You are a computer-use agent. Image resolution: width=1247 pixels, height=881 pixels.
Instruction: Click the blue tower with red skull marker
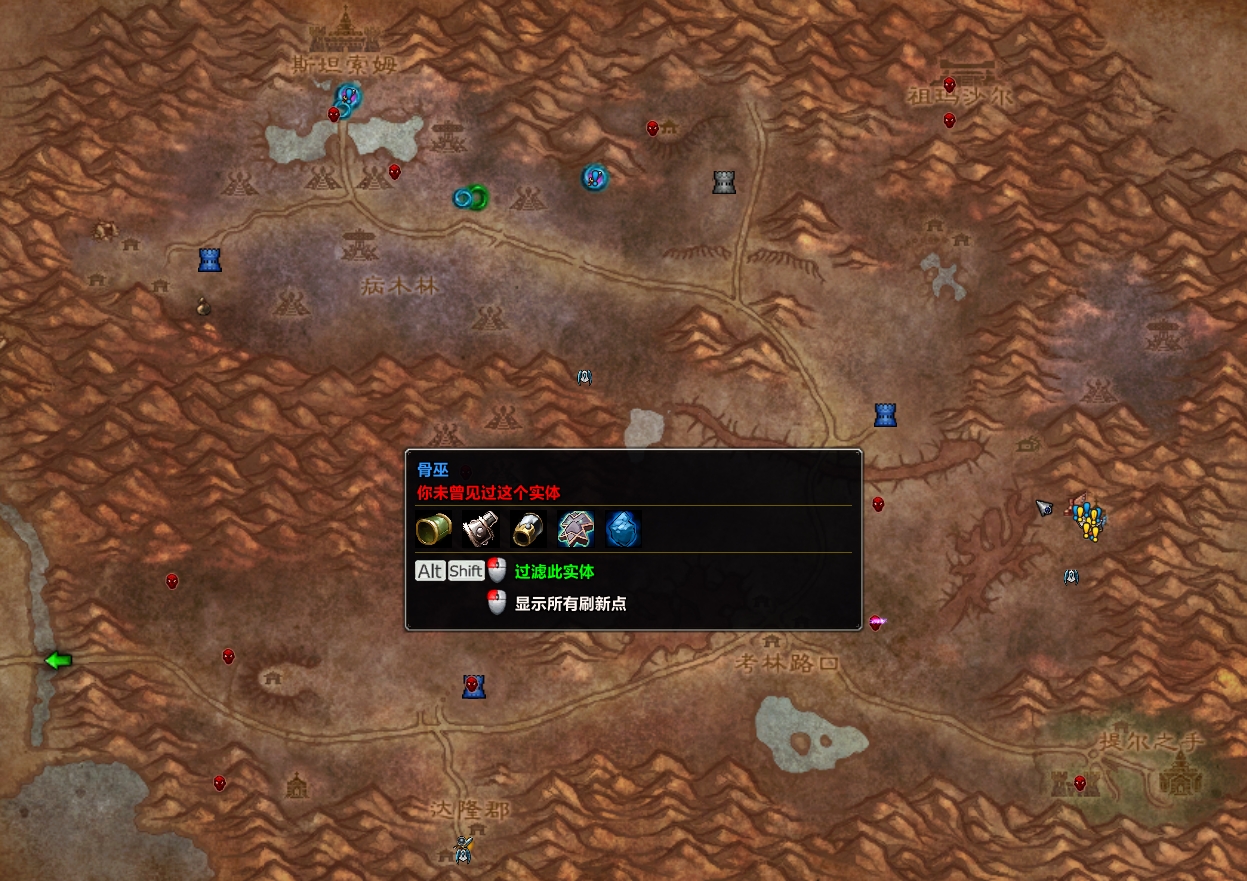coord(473,686)
